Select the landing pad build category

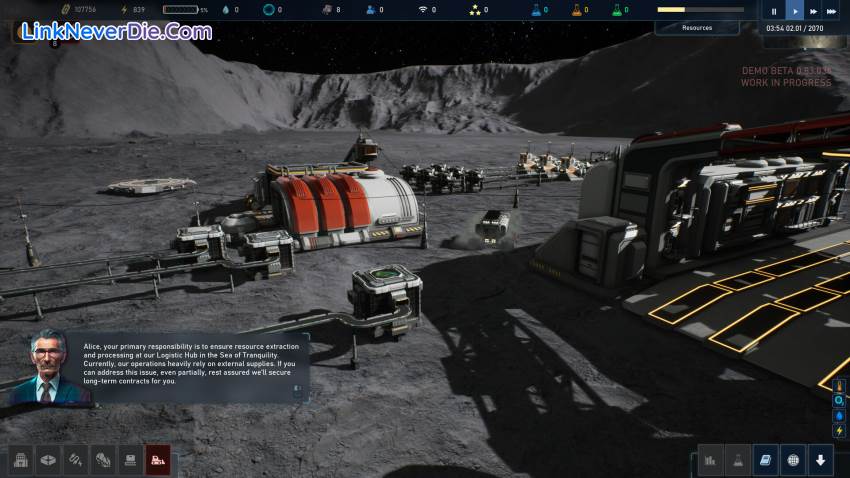click(48, 460)
